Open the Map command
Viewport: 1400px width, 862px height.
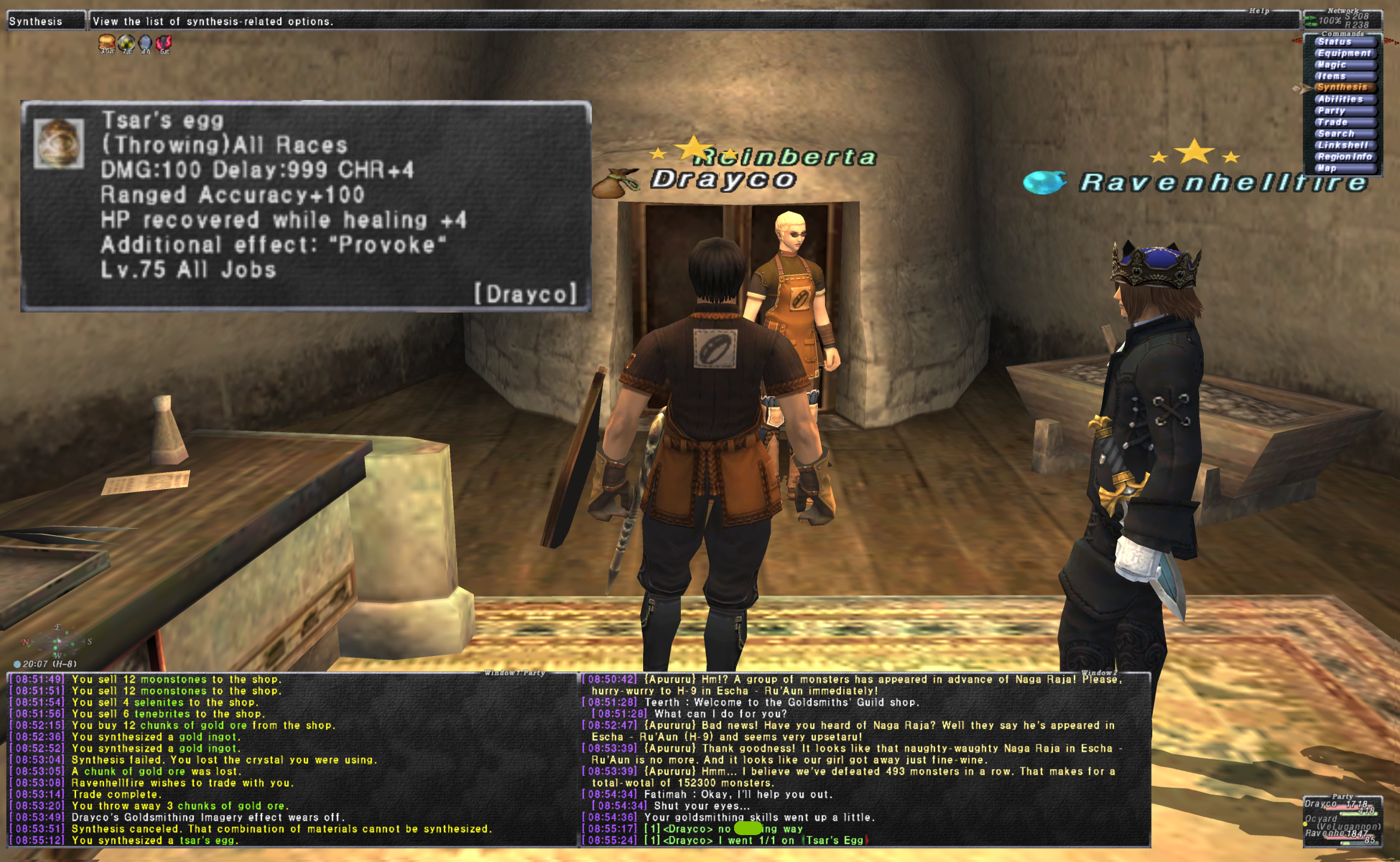click(1343, 168)
